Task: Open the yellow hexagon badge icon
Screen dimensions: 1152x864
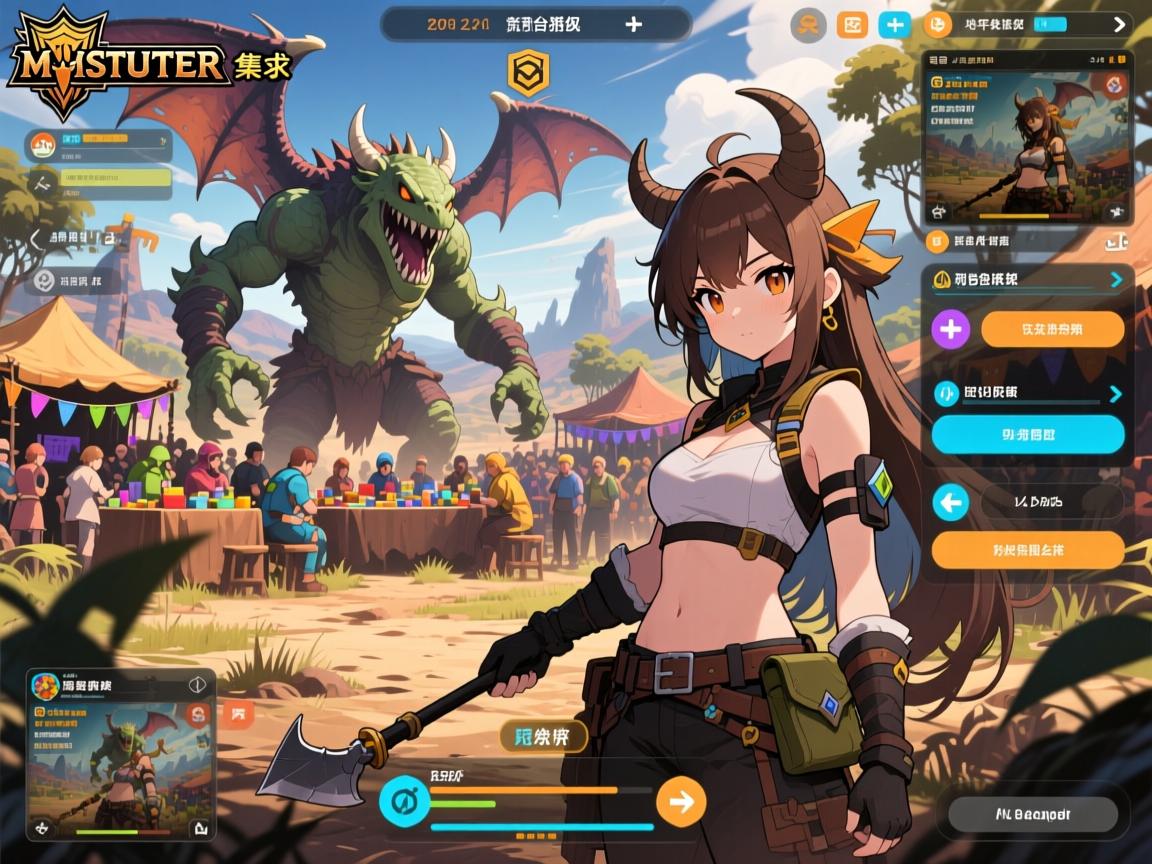Action: [528, 74]
